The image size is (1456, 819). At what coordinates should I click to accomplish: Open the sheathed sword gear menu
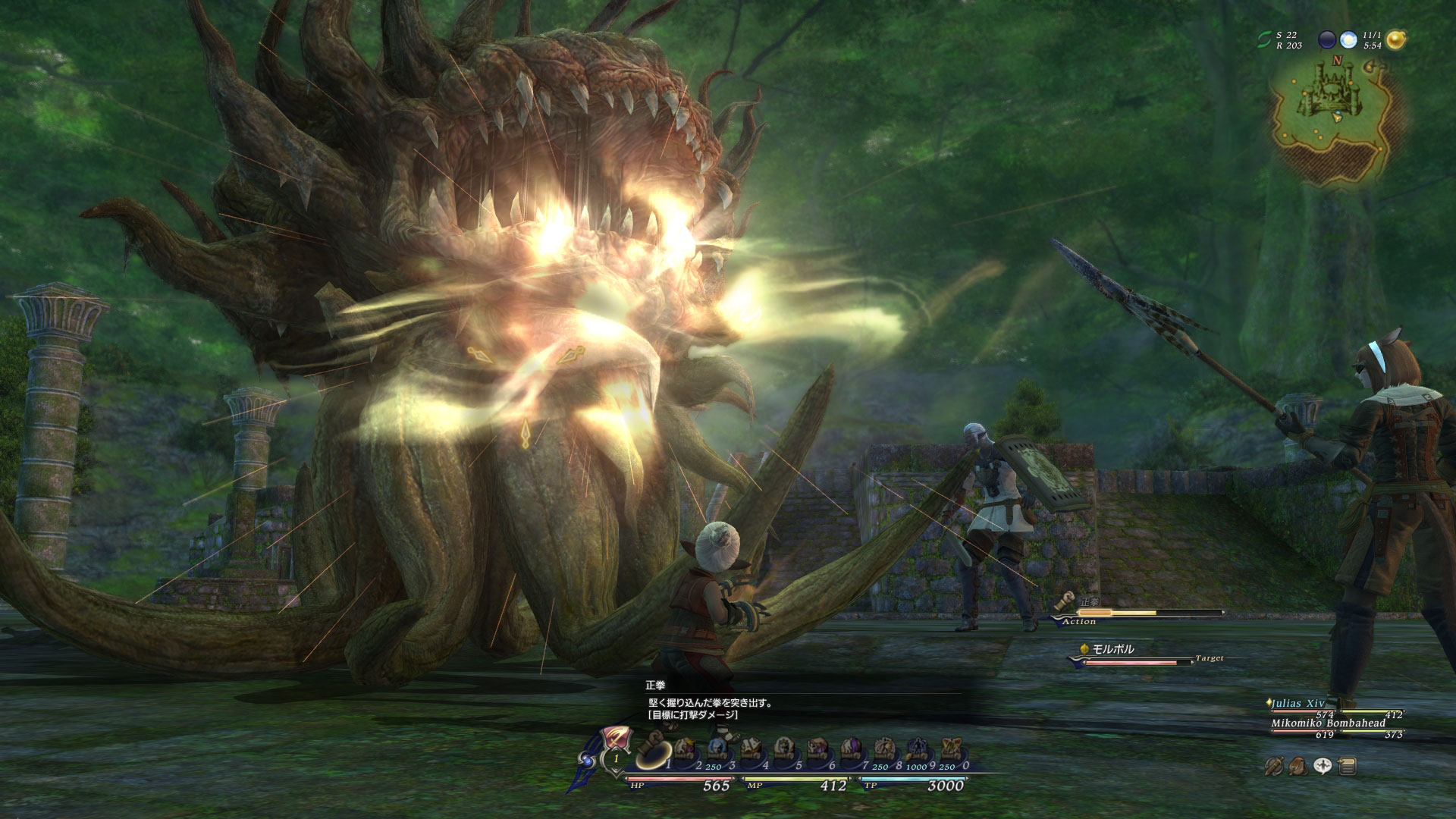(x=1274, y=767)
